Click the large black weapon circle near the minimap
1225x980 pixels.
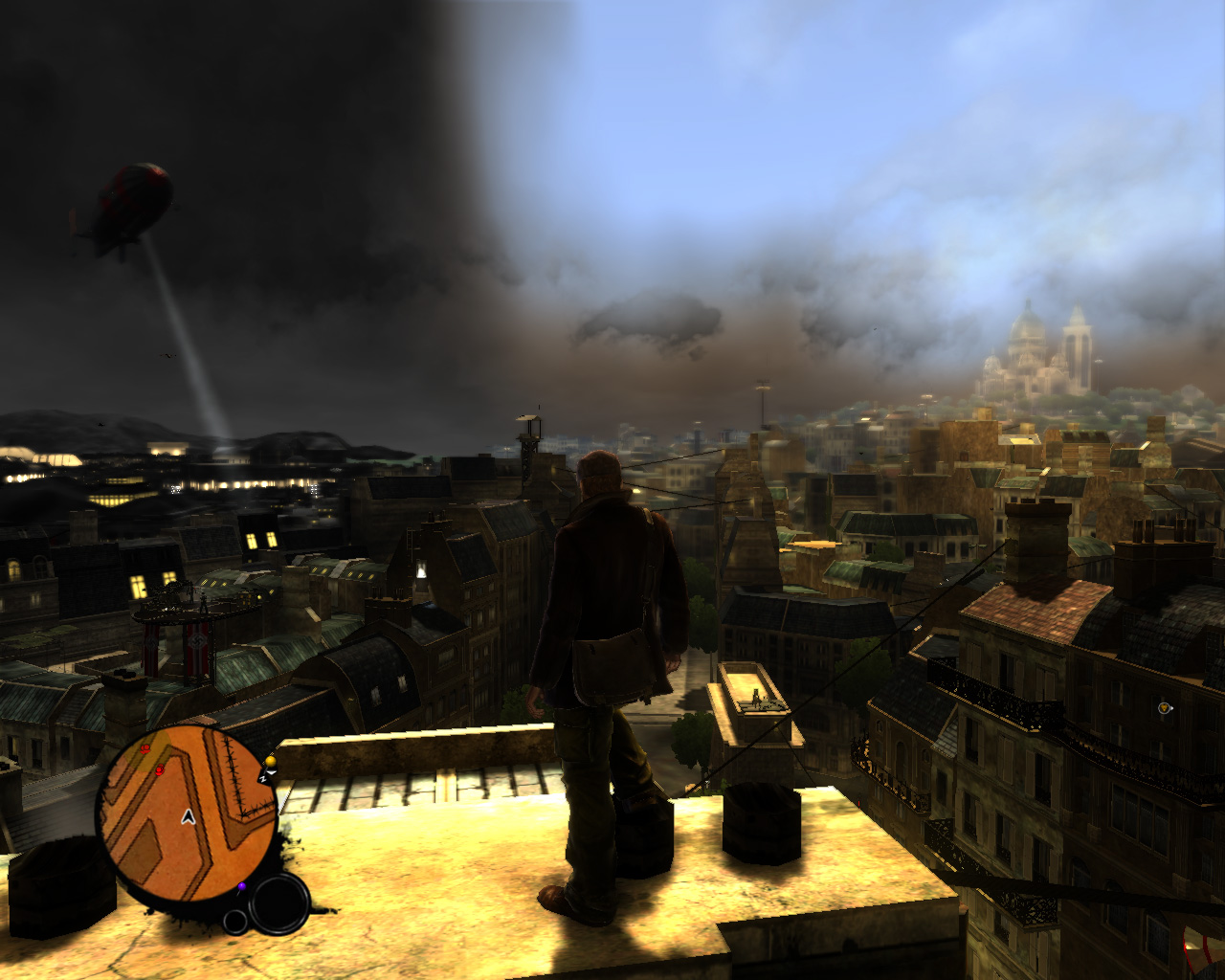tap(279, 902)
